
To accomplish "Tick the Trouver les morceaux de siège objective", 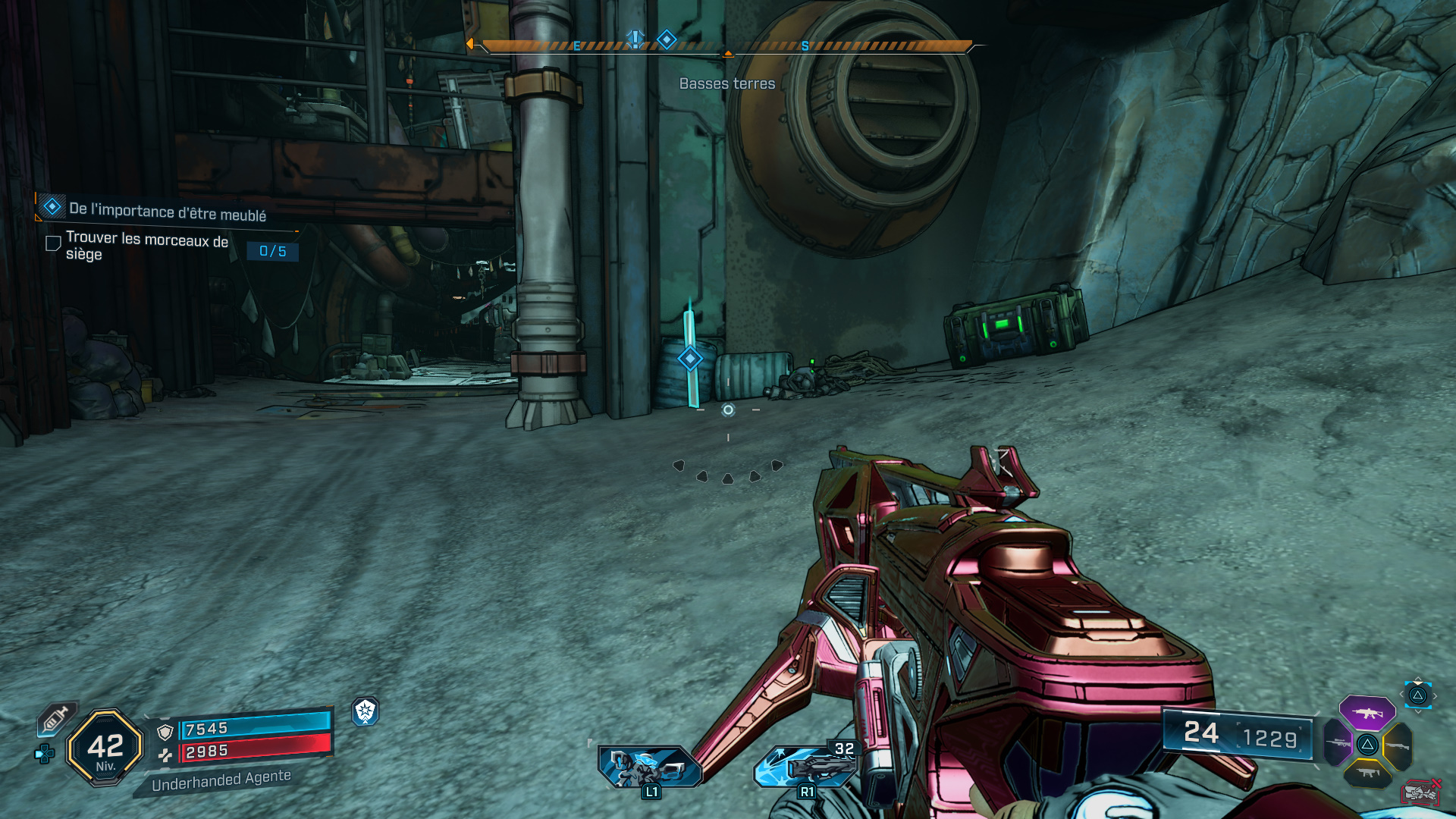I will coord(53,243).
